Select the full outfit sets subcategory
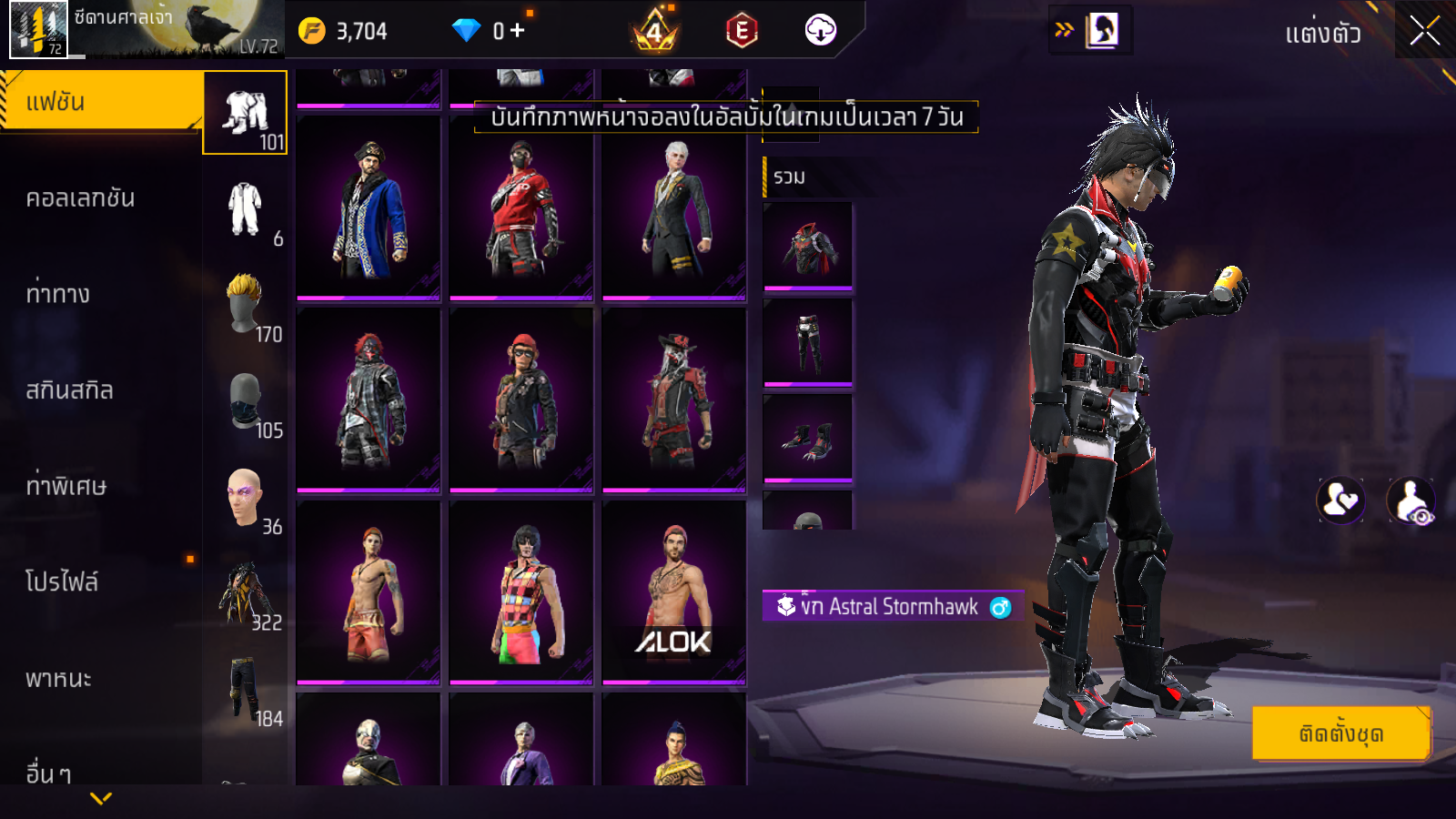This screenshot has width=1456, height=819. 245,113
